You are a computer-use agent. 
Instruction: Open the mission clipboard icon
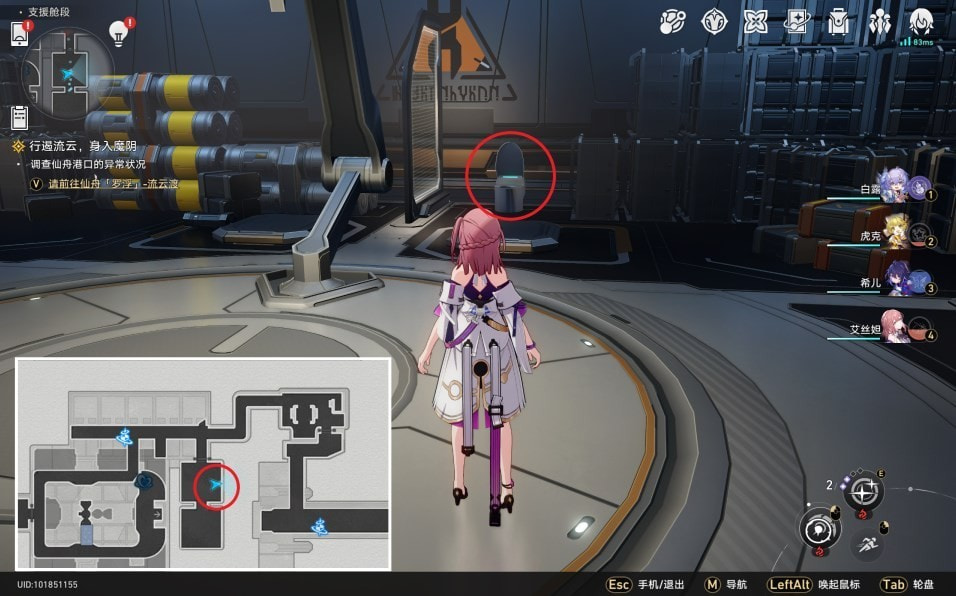click(20, 117)
